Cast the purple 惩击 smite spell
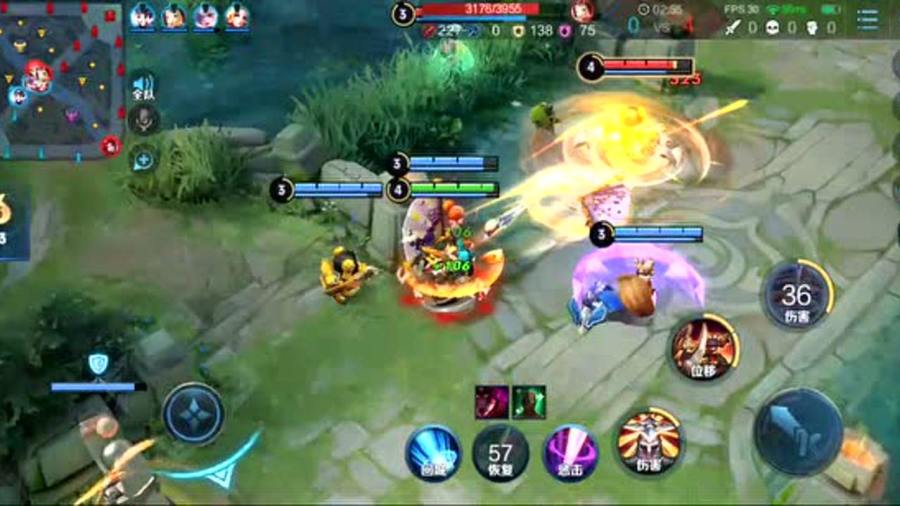Image resolution: width=900 pixels, height=506 pixels. [x=570, y=452]
